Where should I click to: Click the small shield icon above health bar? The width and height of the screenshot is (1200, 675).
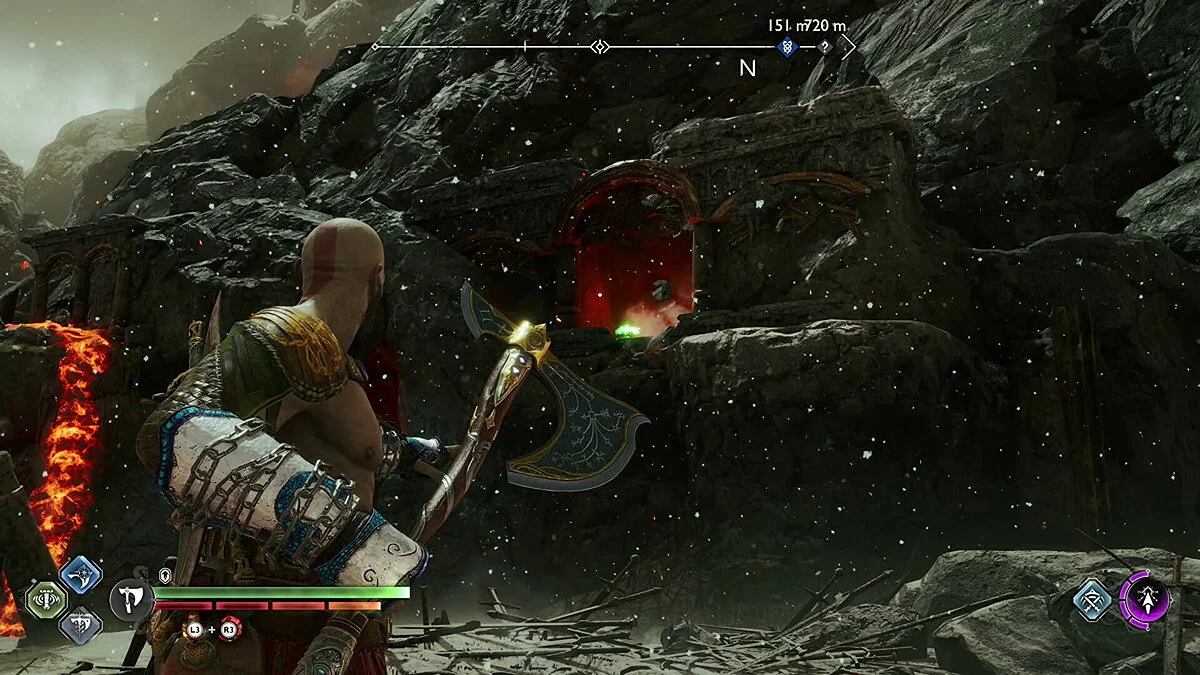point(165,575)
